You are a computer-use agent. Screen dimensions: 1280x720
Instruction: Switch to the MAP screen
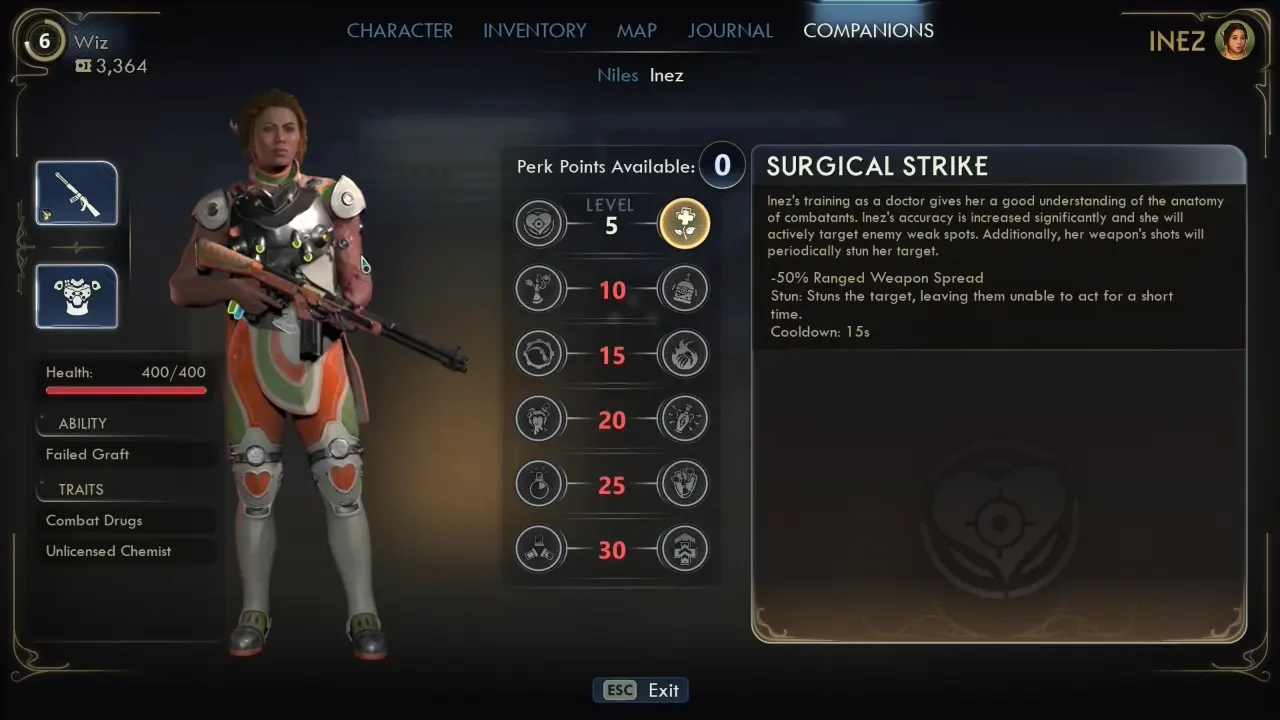point(636,30)
